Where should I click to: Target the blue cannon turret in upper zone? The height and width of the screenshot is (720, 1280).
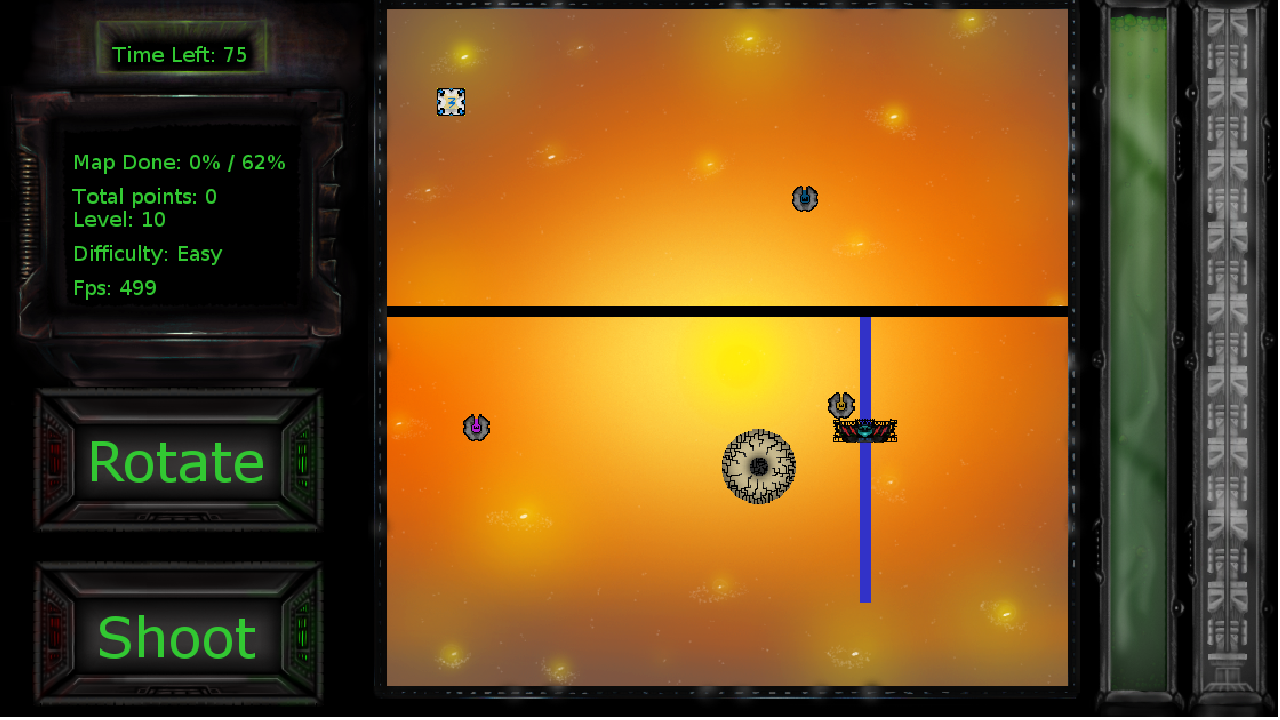point(804,198)
